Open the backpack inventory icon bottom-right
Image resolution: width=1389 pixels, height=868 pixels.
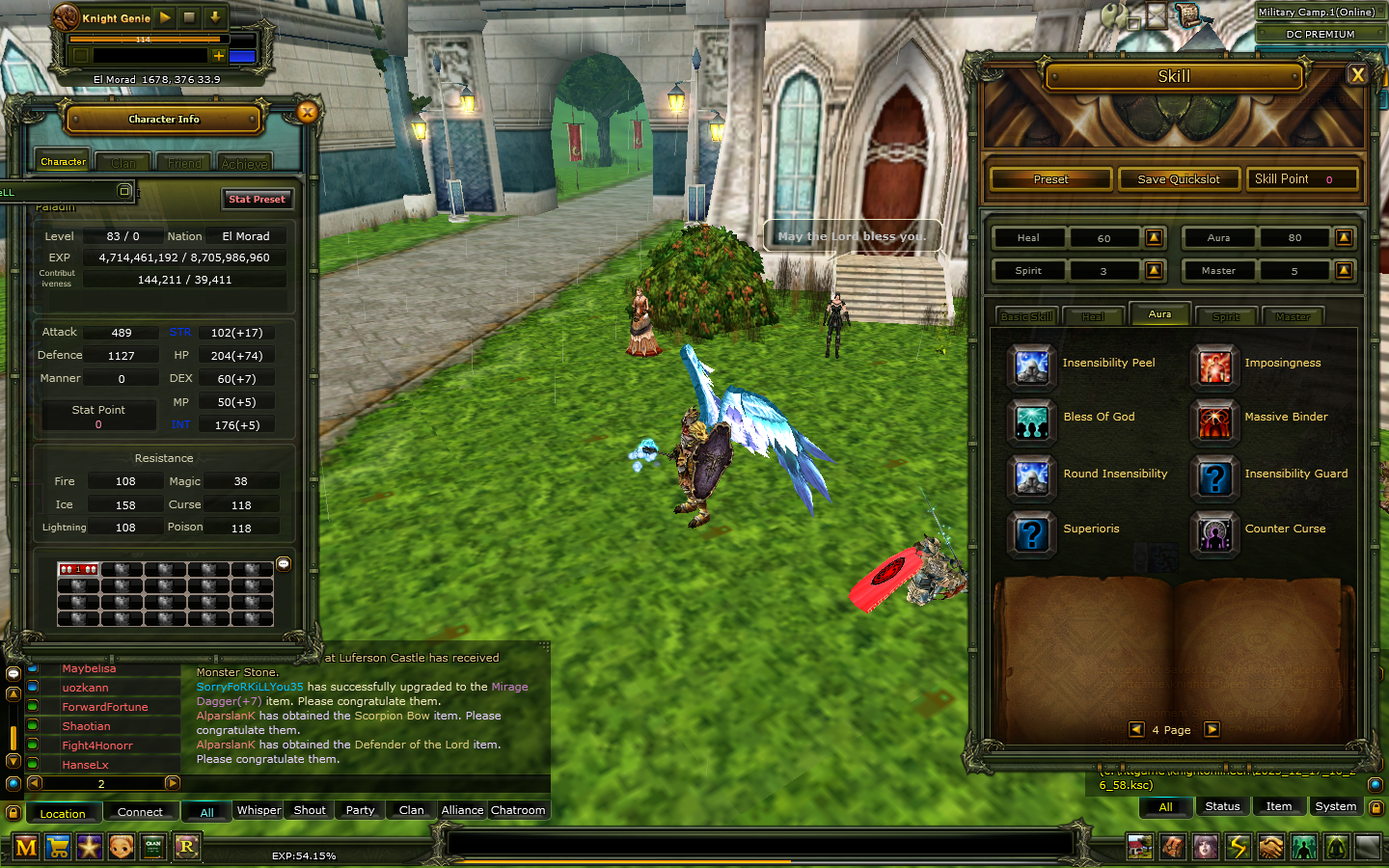tap(1173, 847)
